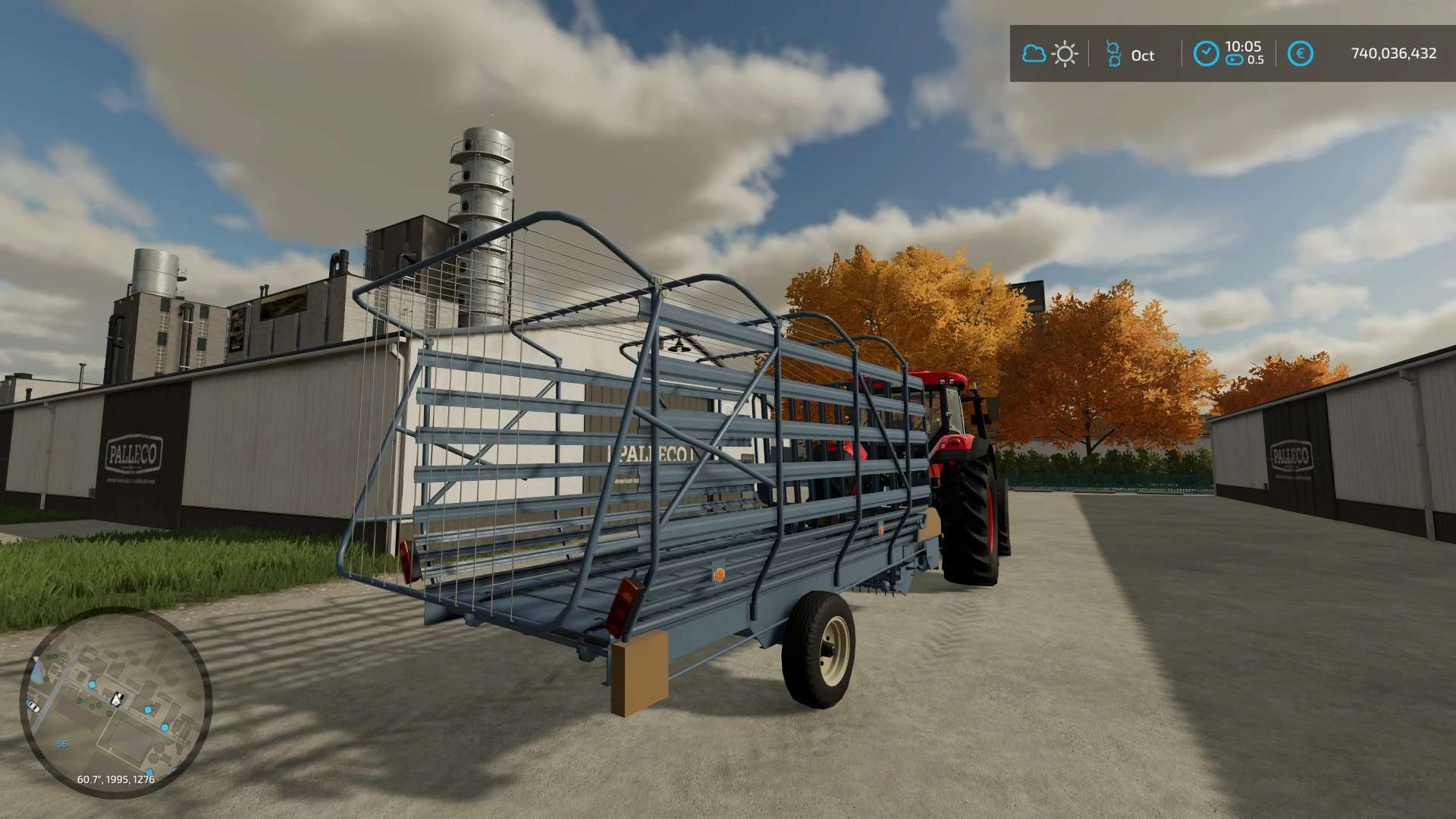Click the weather forecast cloud icon
The height and width of the screenshot is (819, 1456).
1034,54
